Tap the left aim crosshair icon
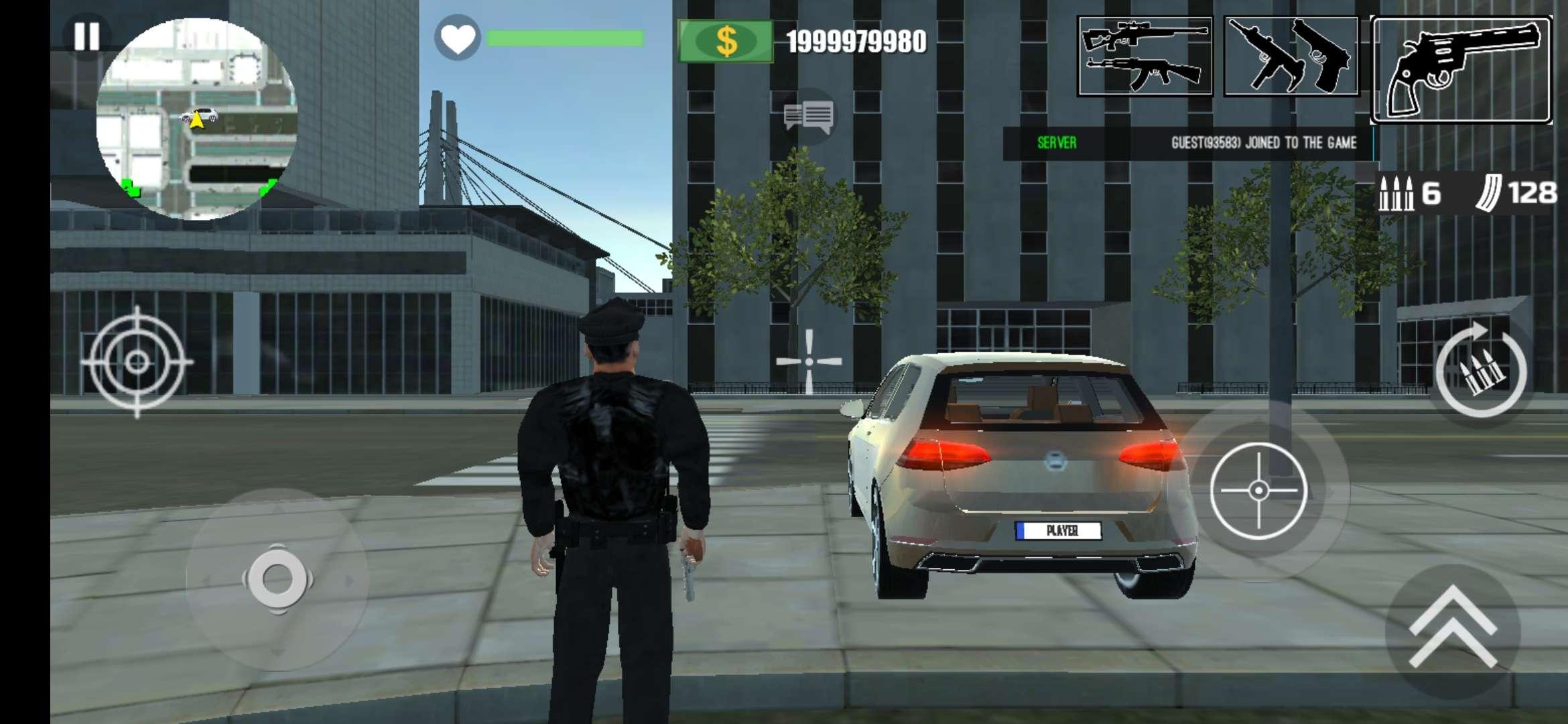1568x724 pixels. coord(137,362)
